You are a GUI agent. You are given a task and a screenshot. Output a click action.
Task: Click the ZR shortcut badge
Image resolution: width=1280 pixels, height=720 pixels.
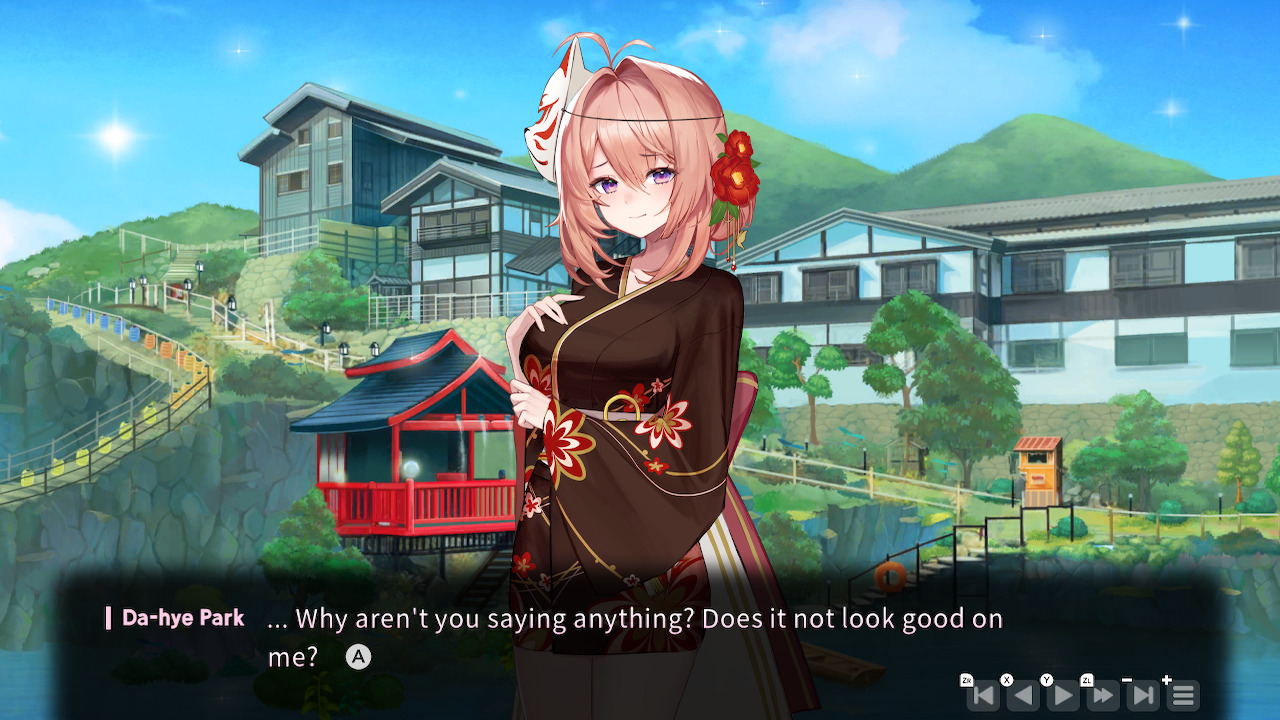pyautogui.click(x=967, y=679)
